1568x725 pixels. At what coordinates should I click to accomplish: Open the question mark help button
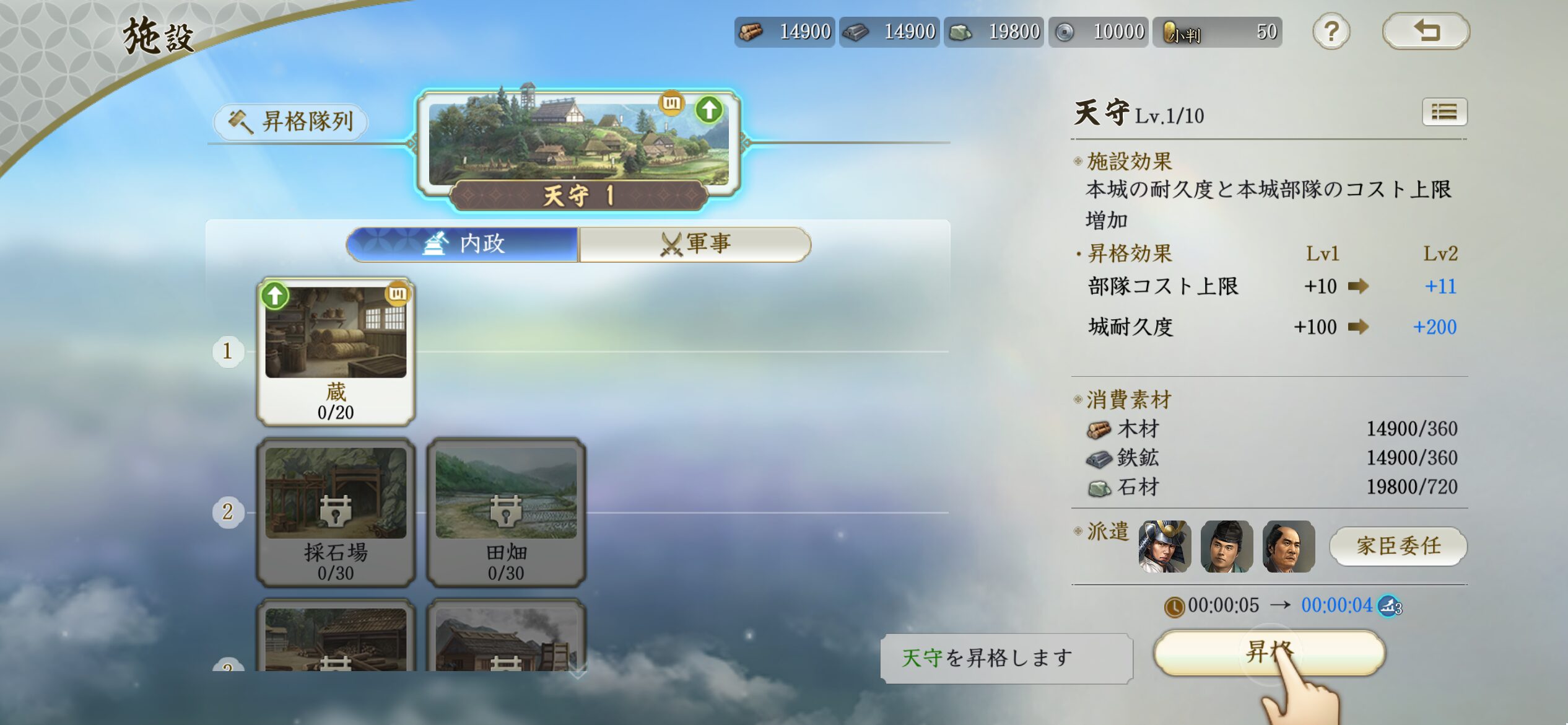1331,32
